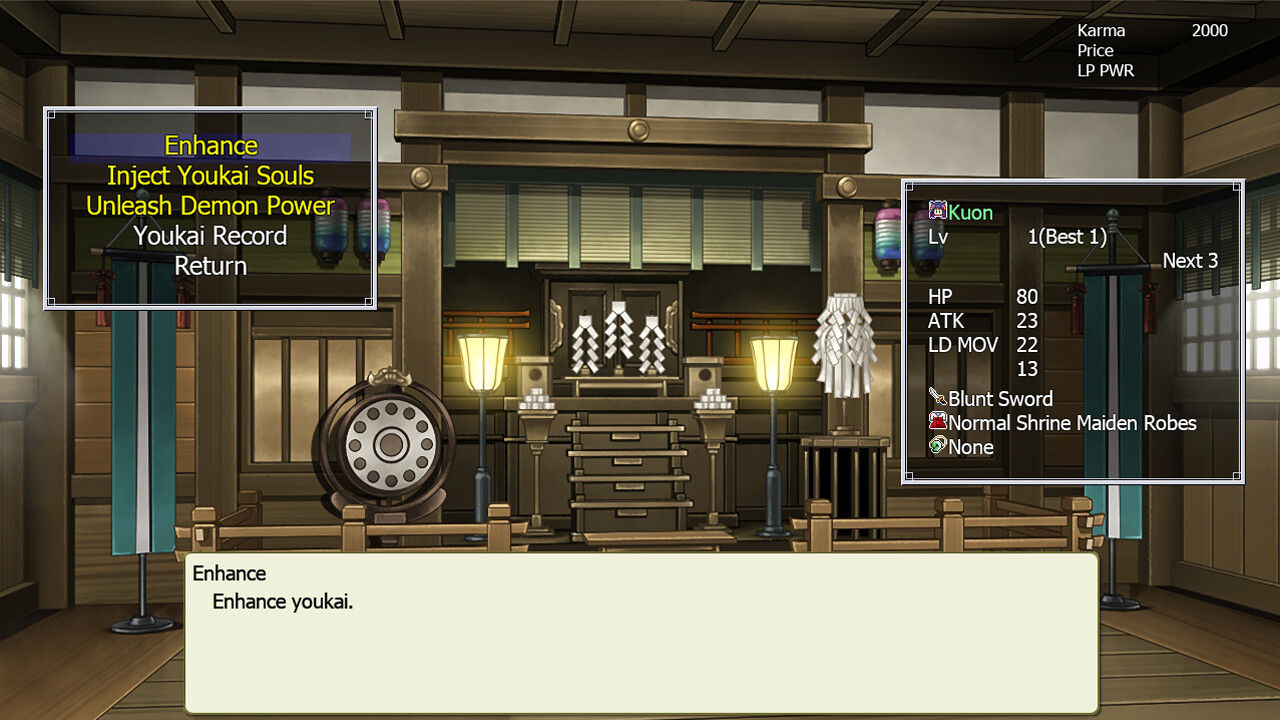The width and height of the screenshot is (1280, 720).
Task: Click Return to exit the shrine menu
Action: pyautogui.click(x=211, y=266)
